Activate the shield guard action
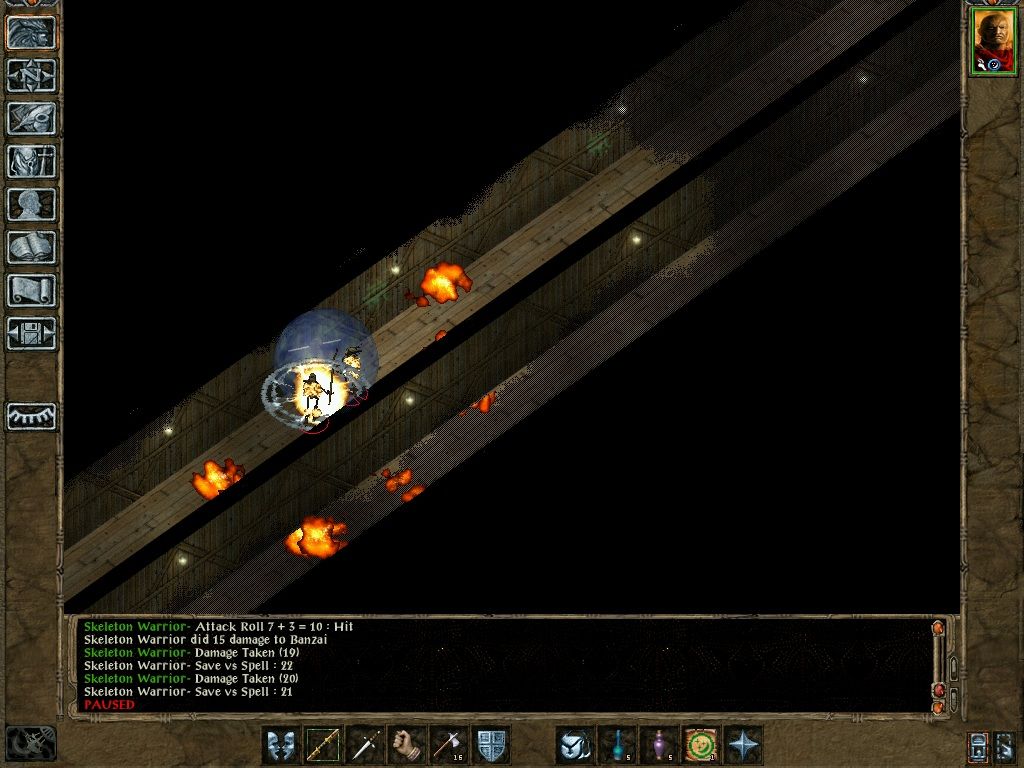The width and height of the screenshot is (1024, 768). [491, 745]
